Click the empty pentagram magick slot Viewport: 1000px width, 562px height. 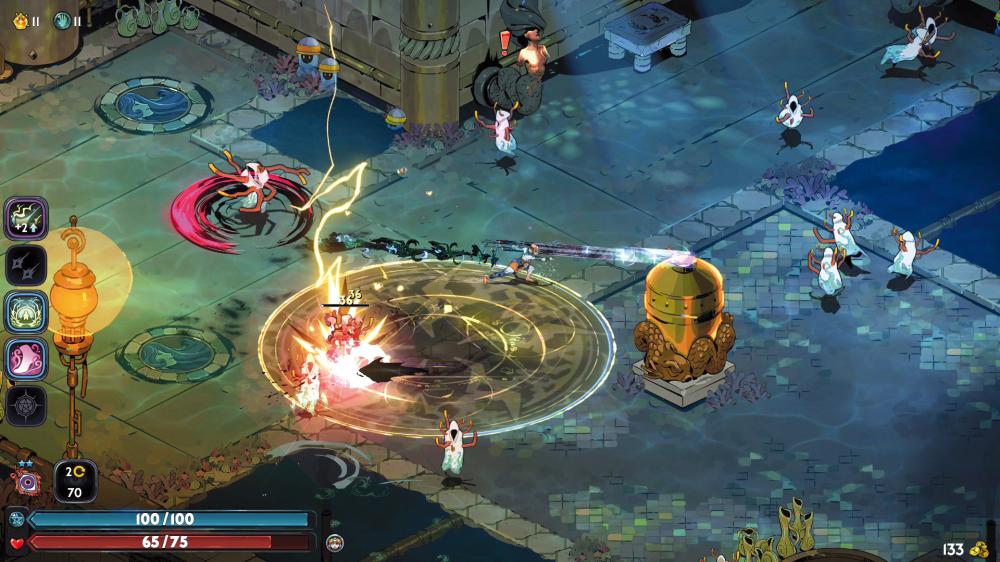click(x=26, y=405)
